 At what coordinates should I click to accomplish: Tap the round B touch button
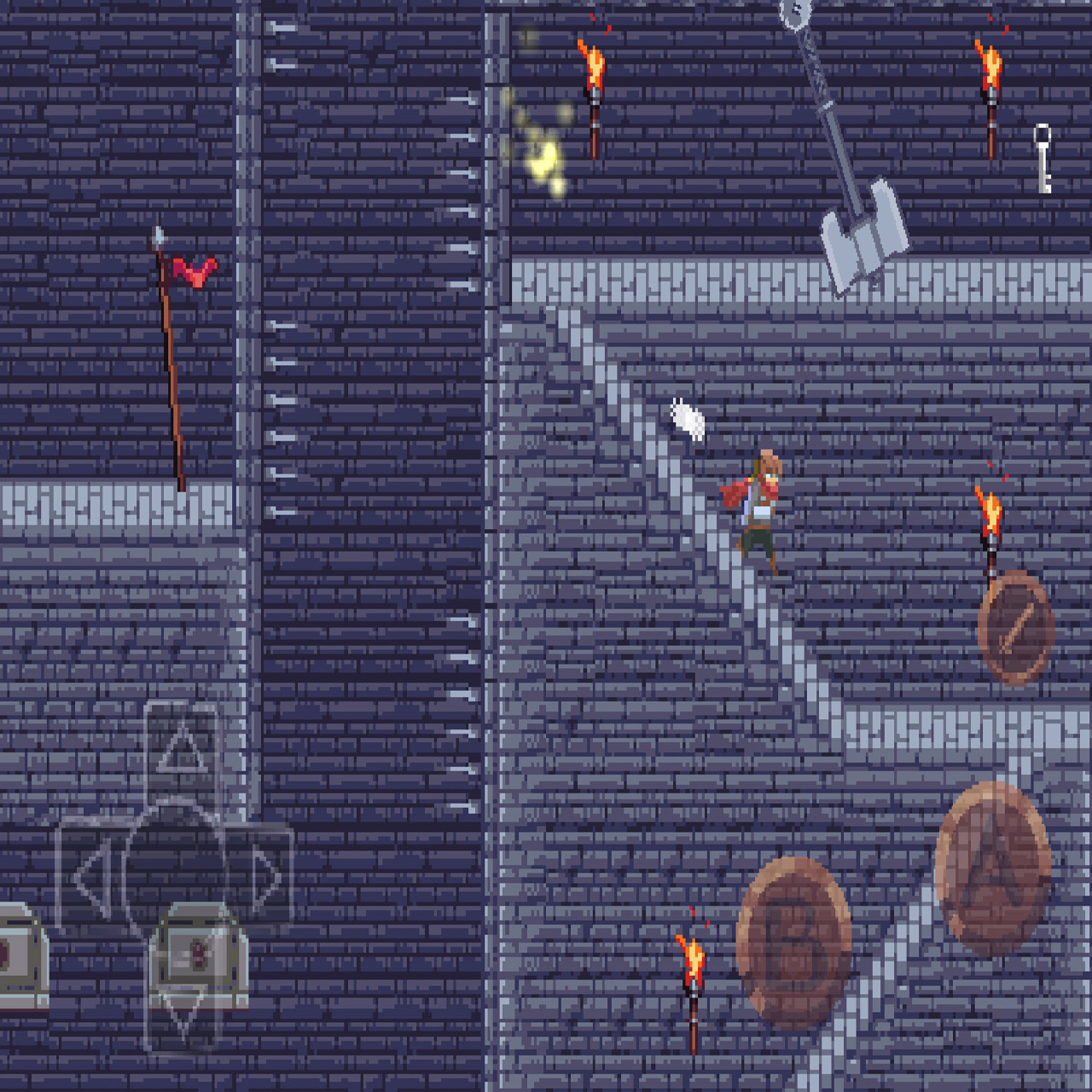coord(793,943)
